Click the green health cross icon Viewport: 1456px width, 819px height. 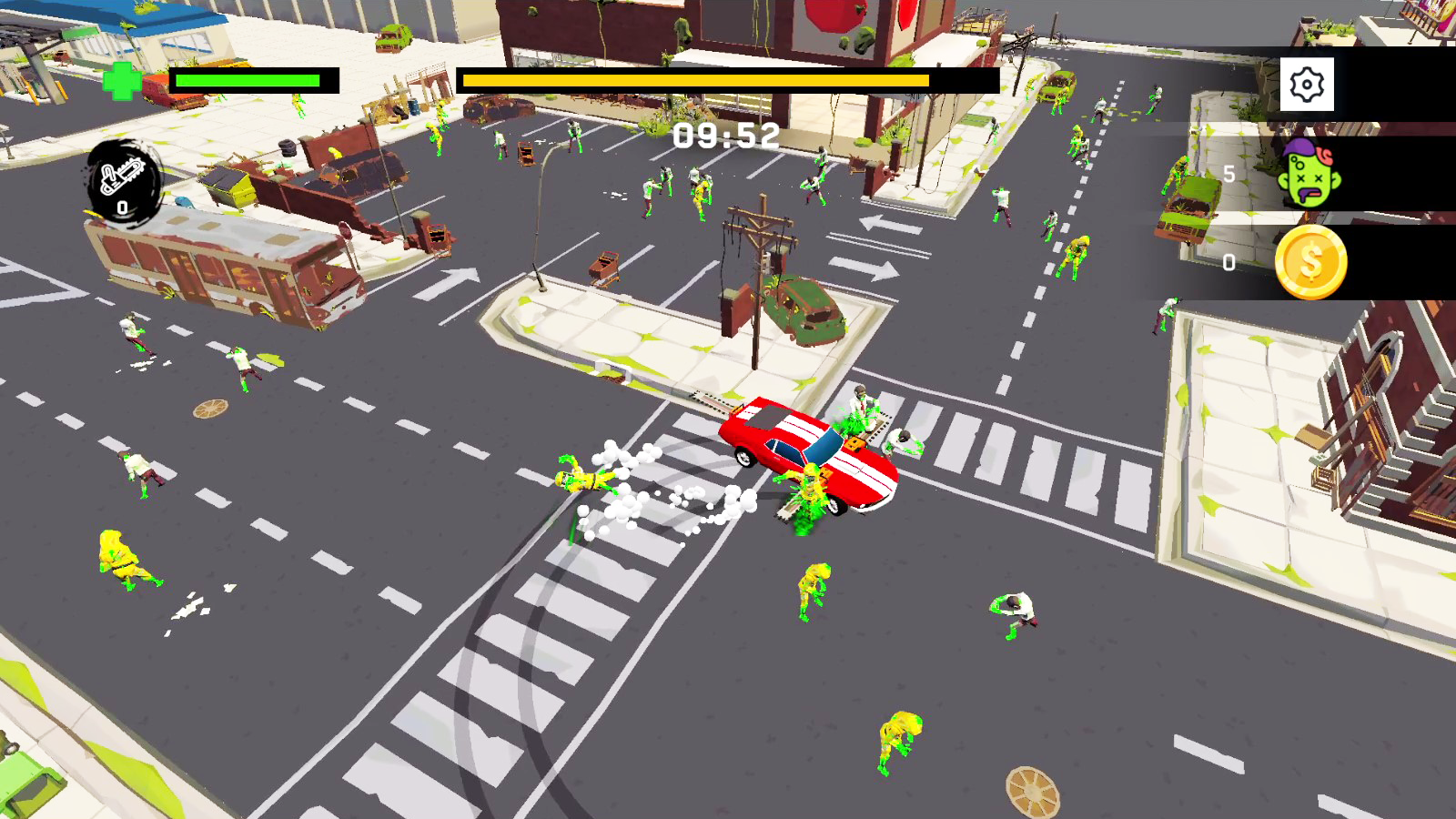(x=123, y=80)
